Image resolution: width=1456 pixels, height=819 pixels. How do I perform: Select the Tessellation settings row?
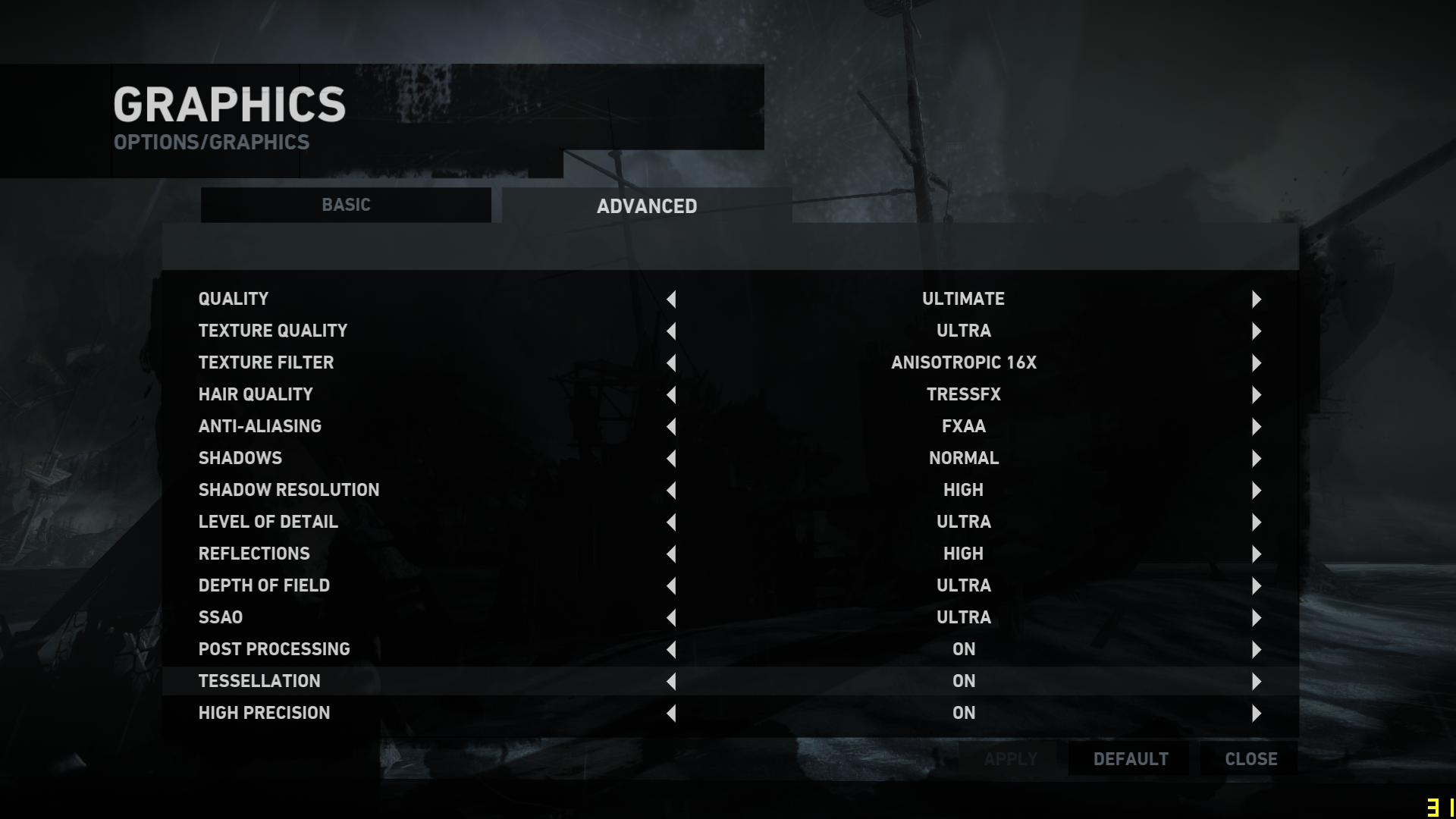pos(259,681)
